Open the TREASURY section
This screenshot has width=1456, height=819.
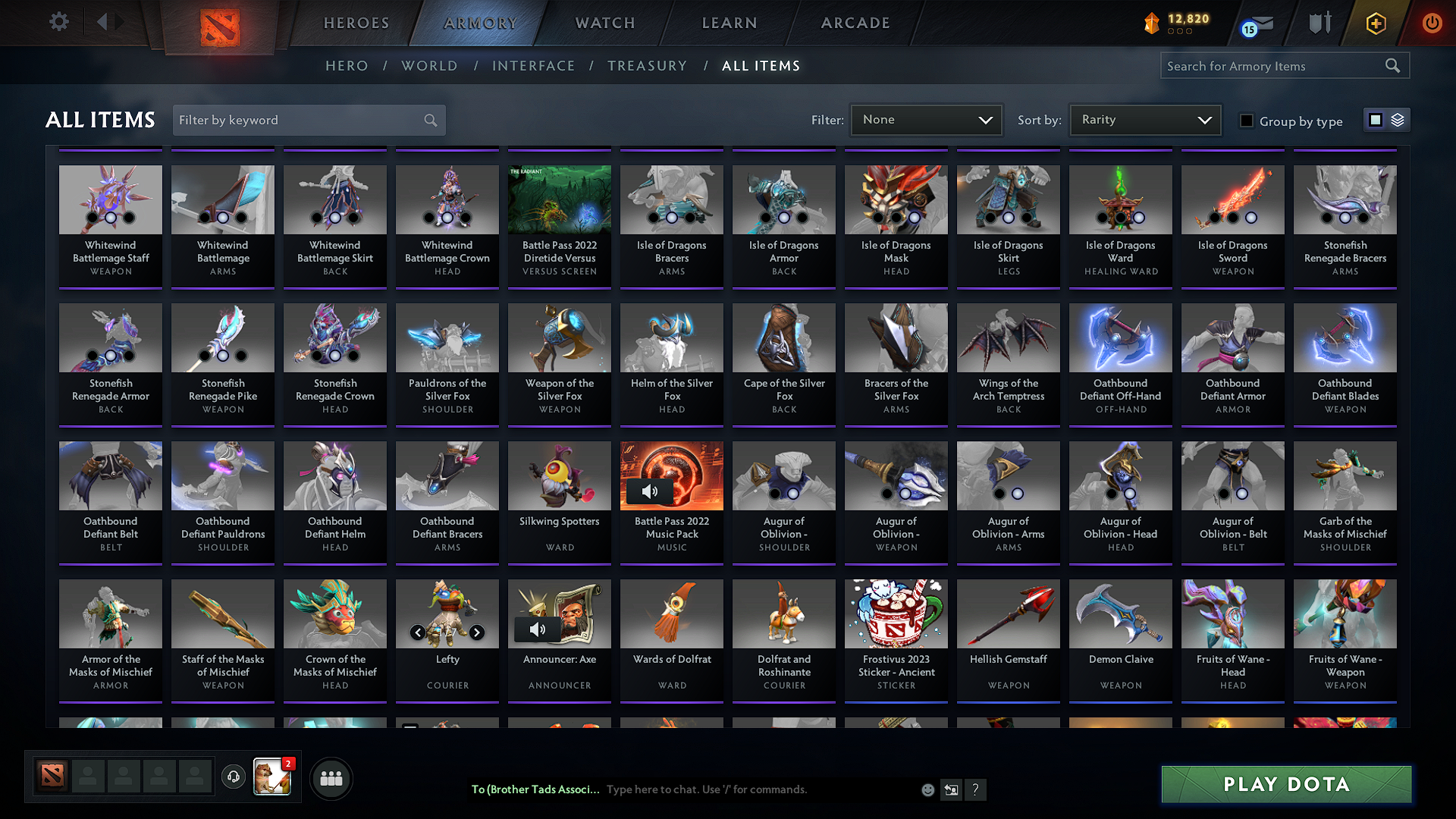[x=647, y=66]
